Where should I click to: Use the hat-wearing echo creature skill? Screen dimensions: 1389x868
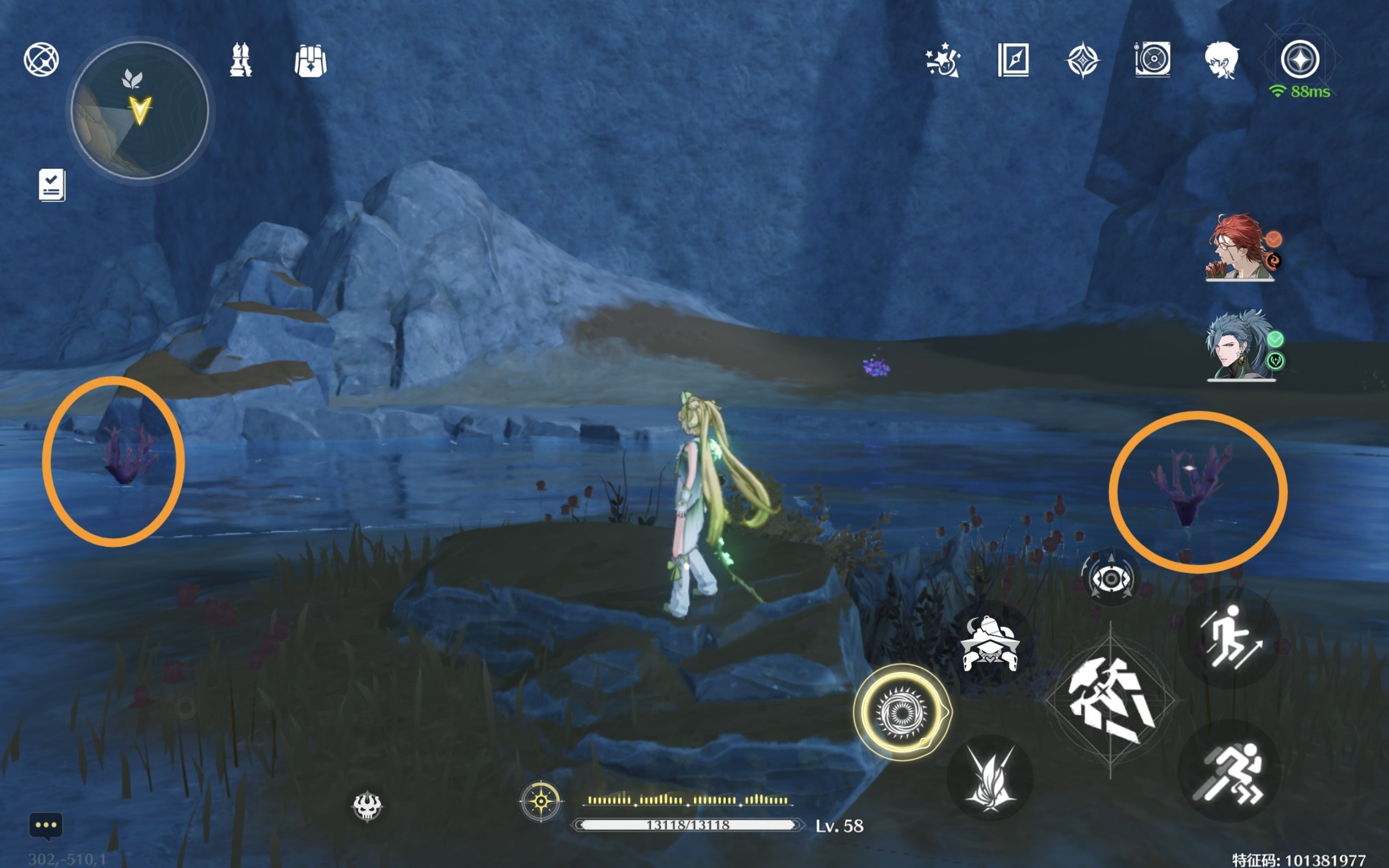point(990,643)
